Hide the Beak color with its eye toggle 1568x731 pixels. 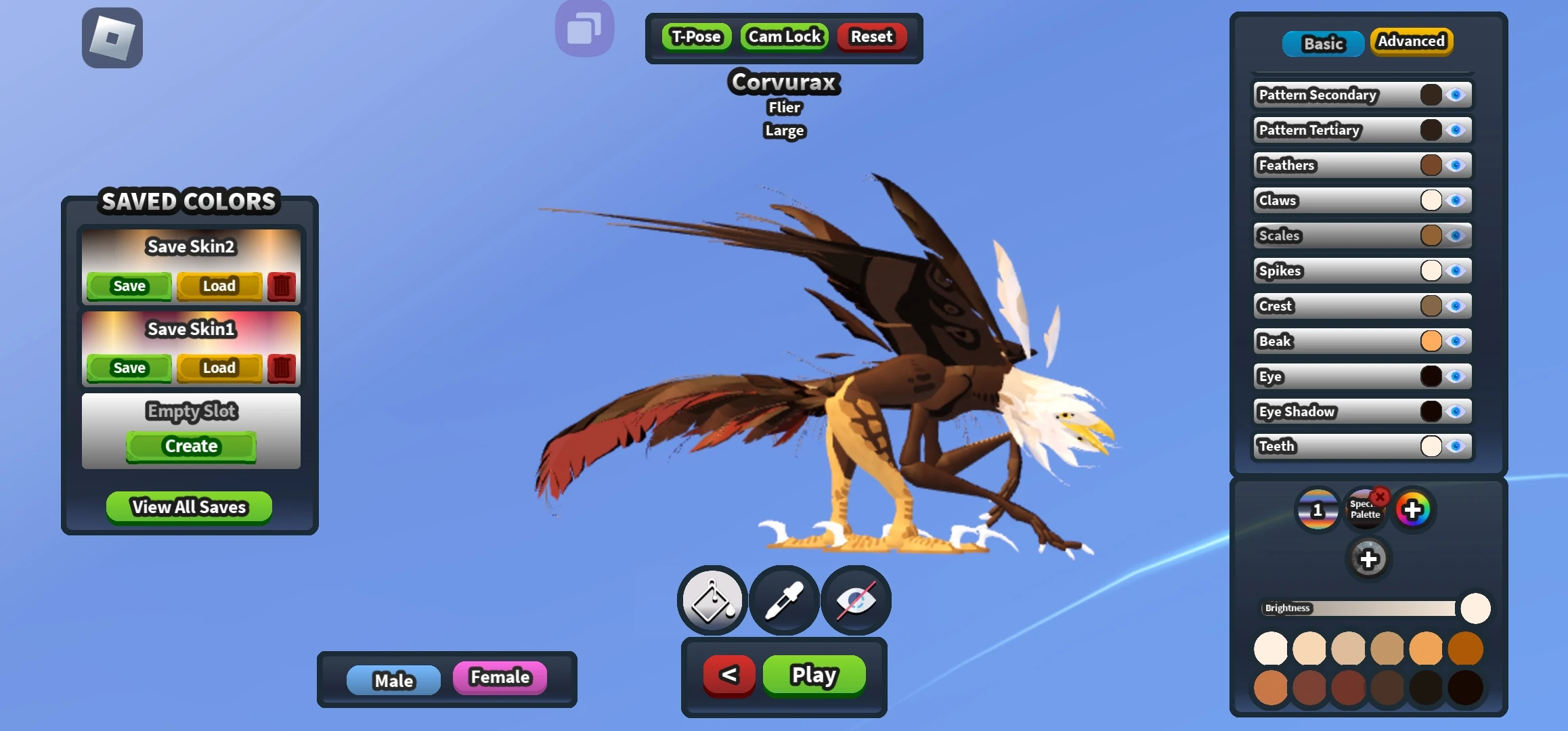[1457, 341]
